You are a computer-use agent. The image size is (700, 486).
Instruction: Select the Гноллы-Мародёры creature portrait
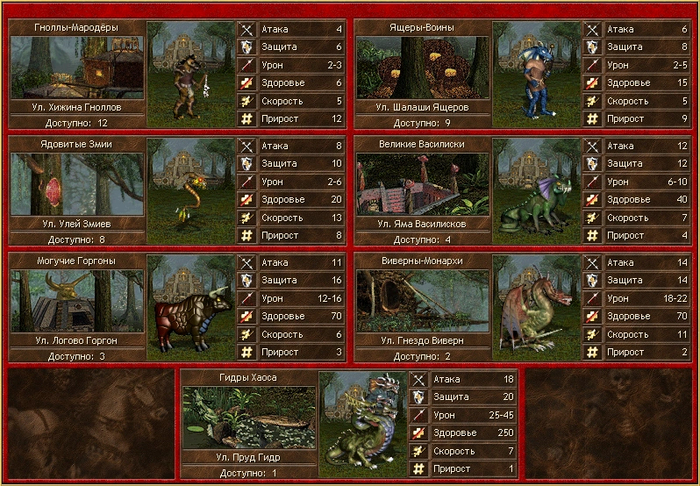192,73
